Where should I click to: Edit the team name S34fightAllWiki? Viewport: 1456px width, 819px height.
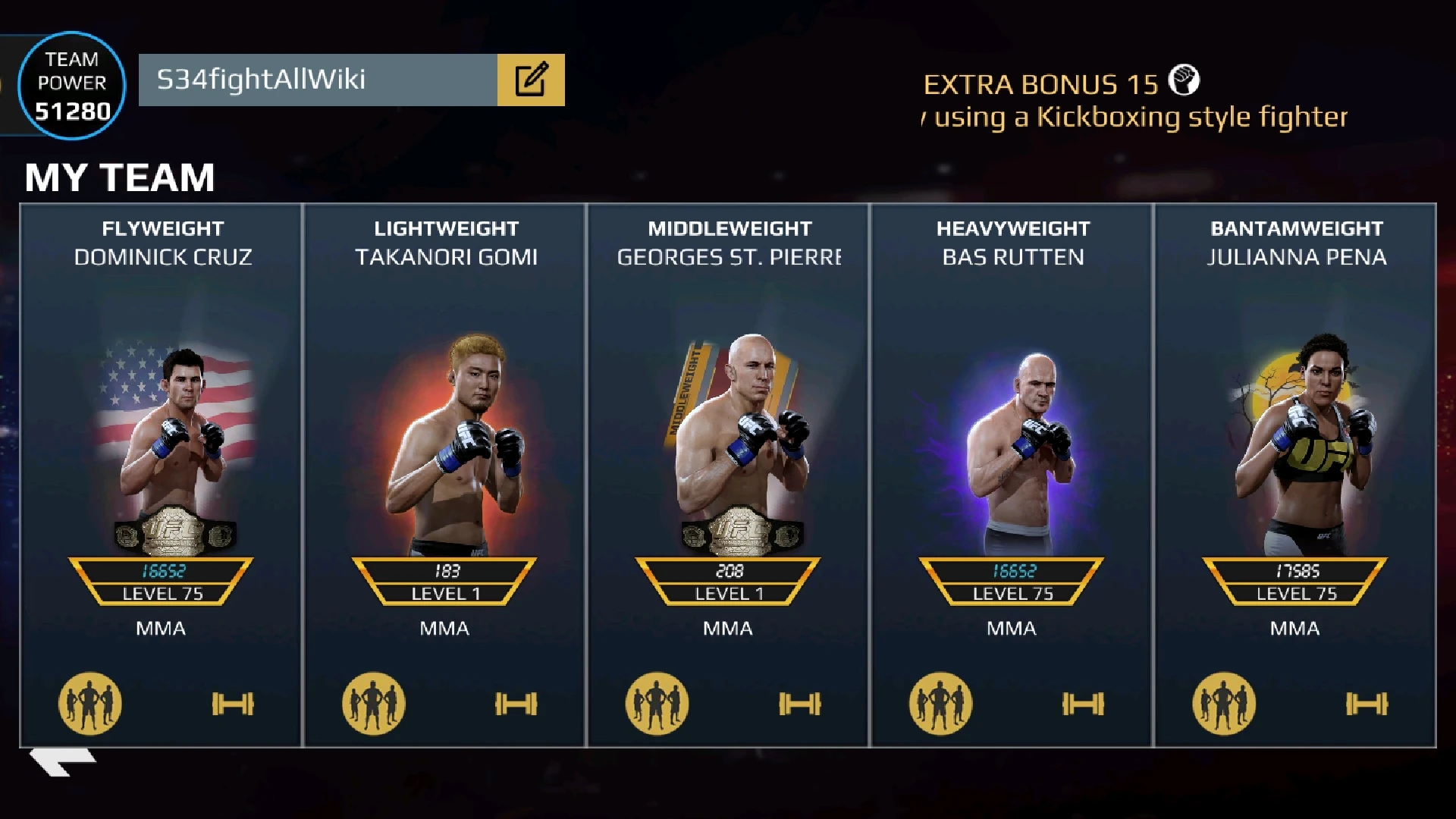tap(531, 80)
